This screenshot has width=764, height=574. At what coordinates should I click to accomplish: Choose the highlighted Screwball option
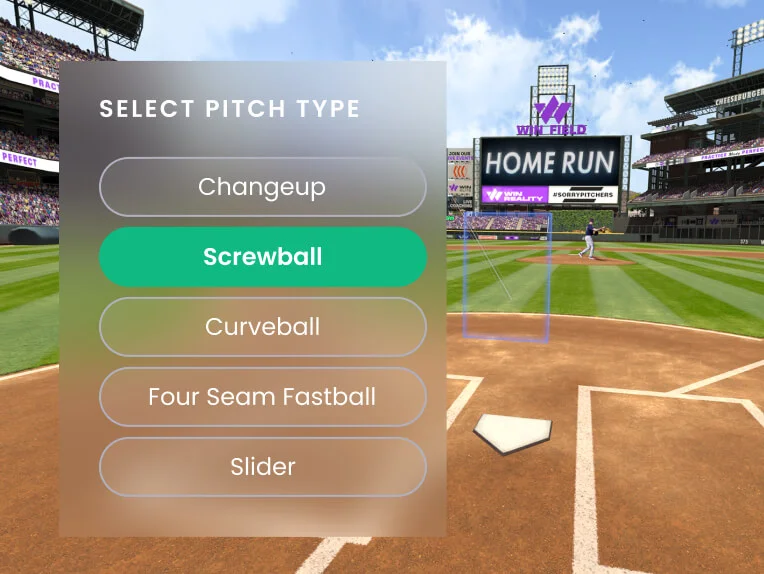262,257
